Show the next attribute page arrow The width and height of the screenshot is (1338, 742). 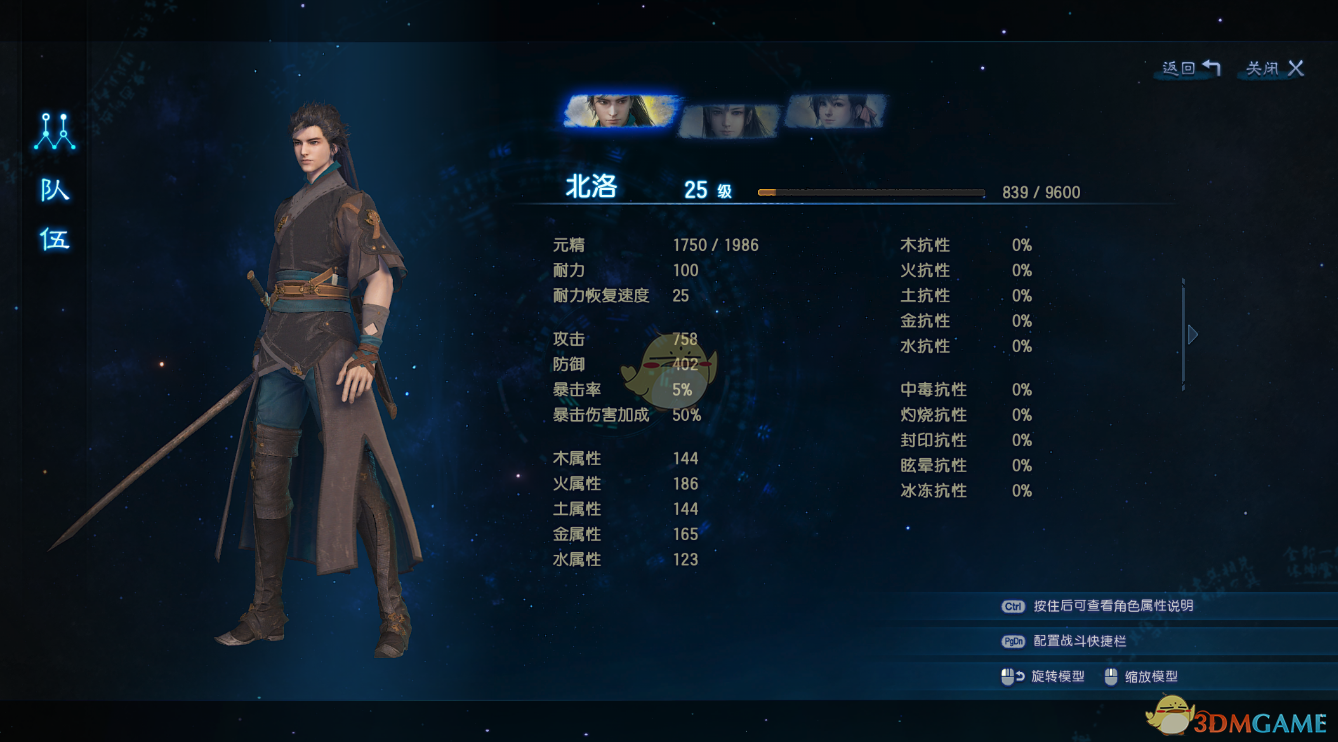coord(1192,334)
